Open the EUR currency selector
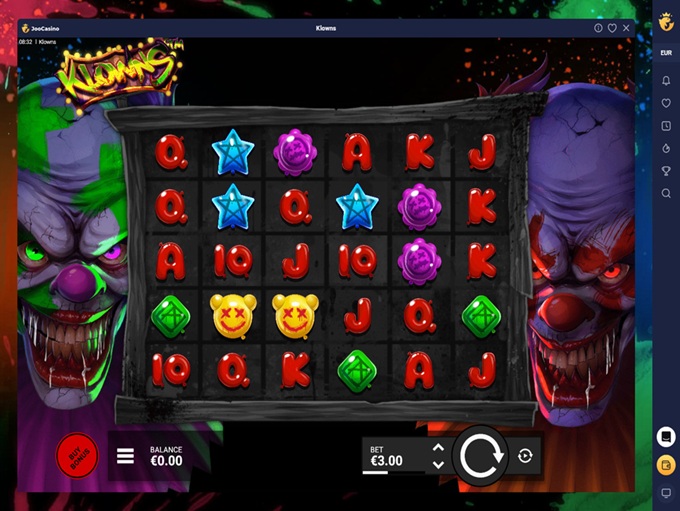The image size is (680, 511). pos(666,51)
